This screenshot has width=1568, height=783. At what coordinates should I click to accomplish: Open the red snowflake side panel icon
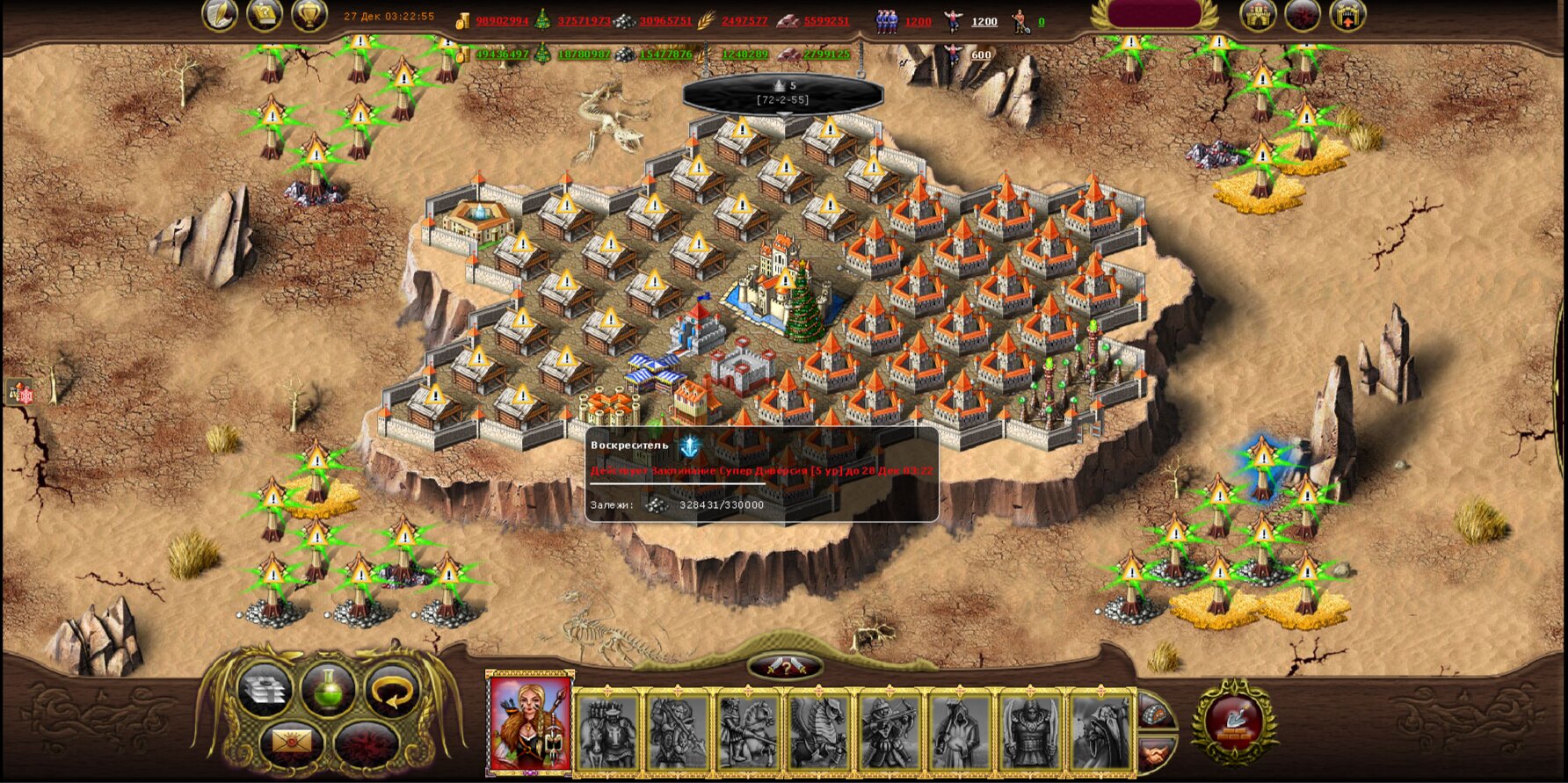pyautogui.click(x=20, y=393)
